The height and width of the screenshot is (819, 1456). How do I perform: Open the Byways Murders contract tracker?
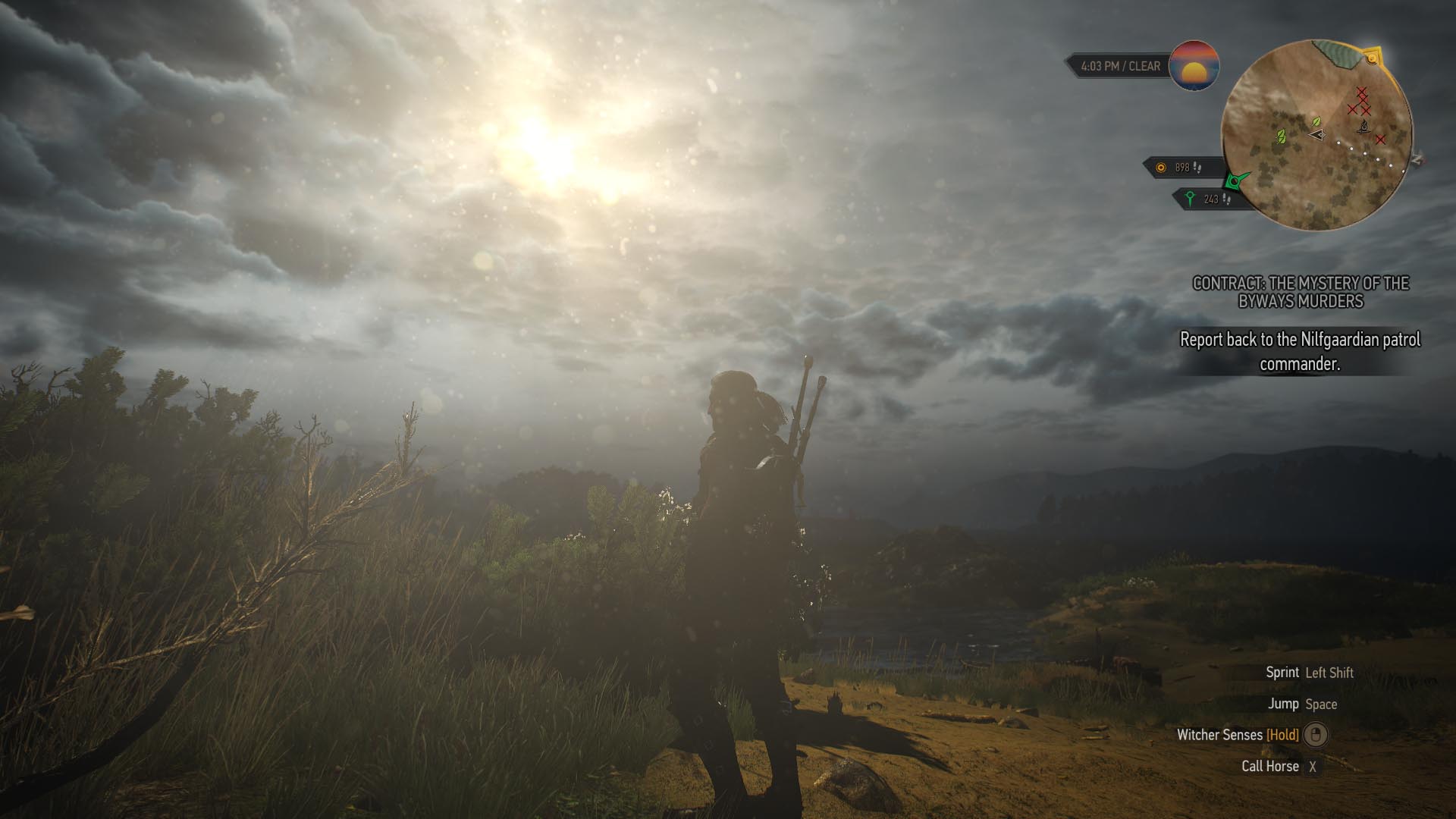click(x=1301, y=292)
